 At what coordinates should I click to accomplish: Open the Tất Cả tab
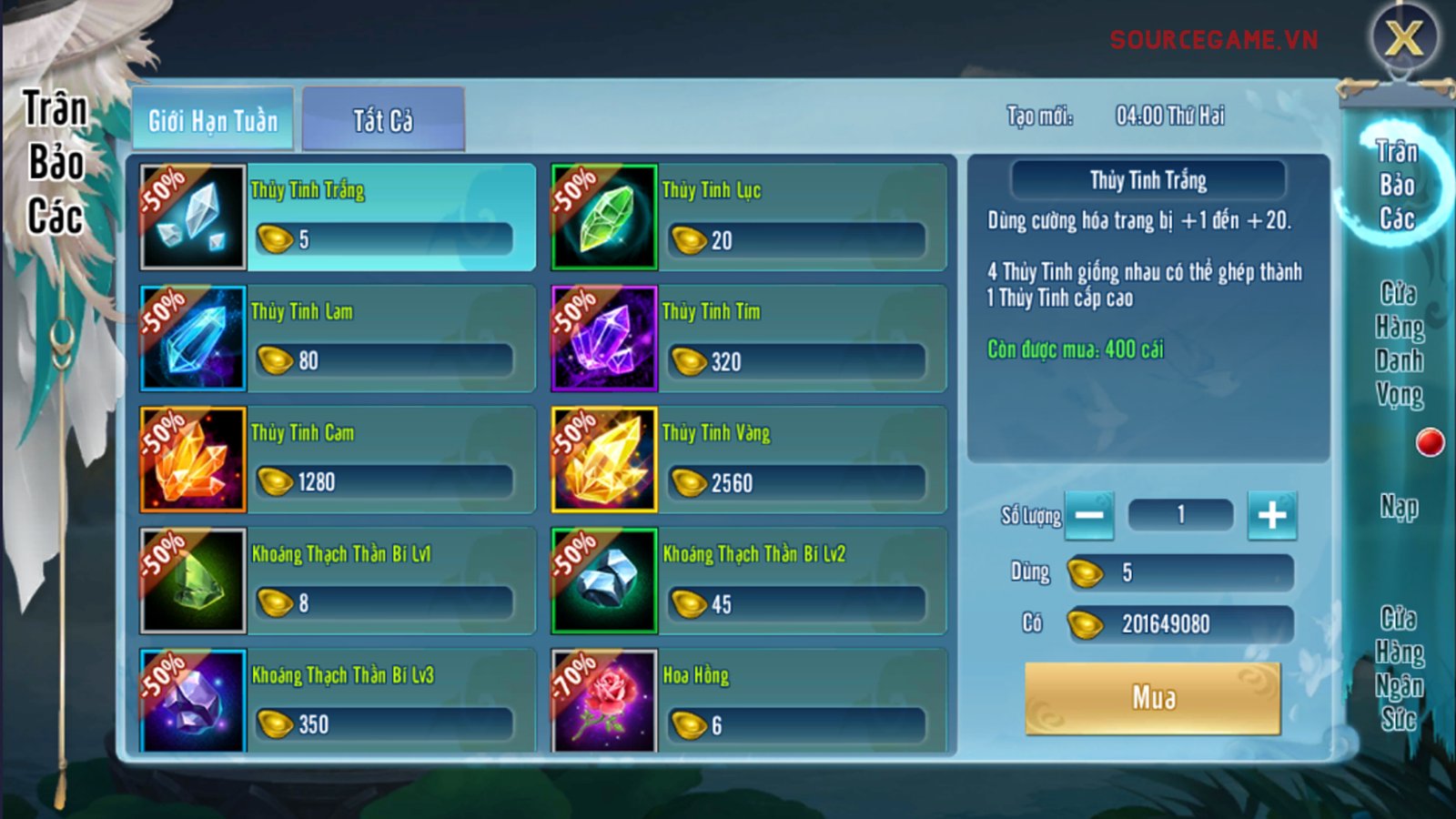pyautogui.click(x=383, y=120)
